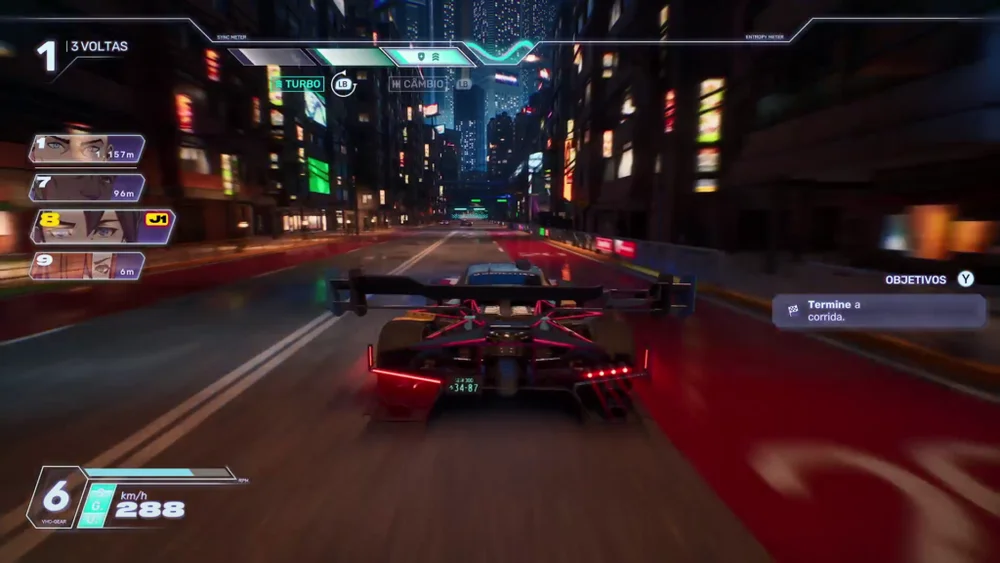Activate the Cambio ability

click(420, 84)
